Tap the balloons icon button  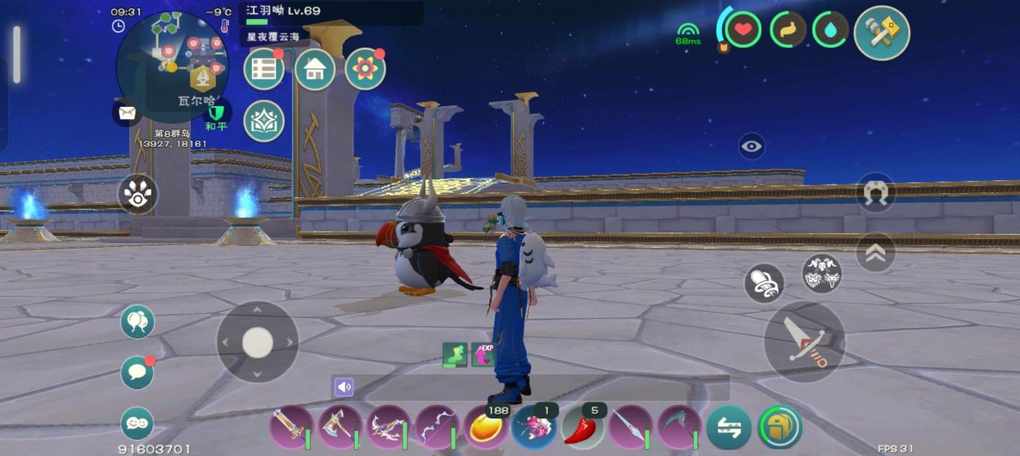(137, 322)
